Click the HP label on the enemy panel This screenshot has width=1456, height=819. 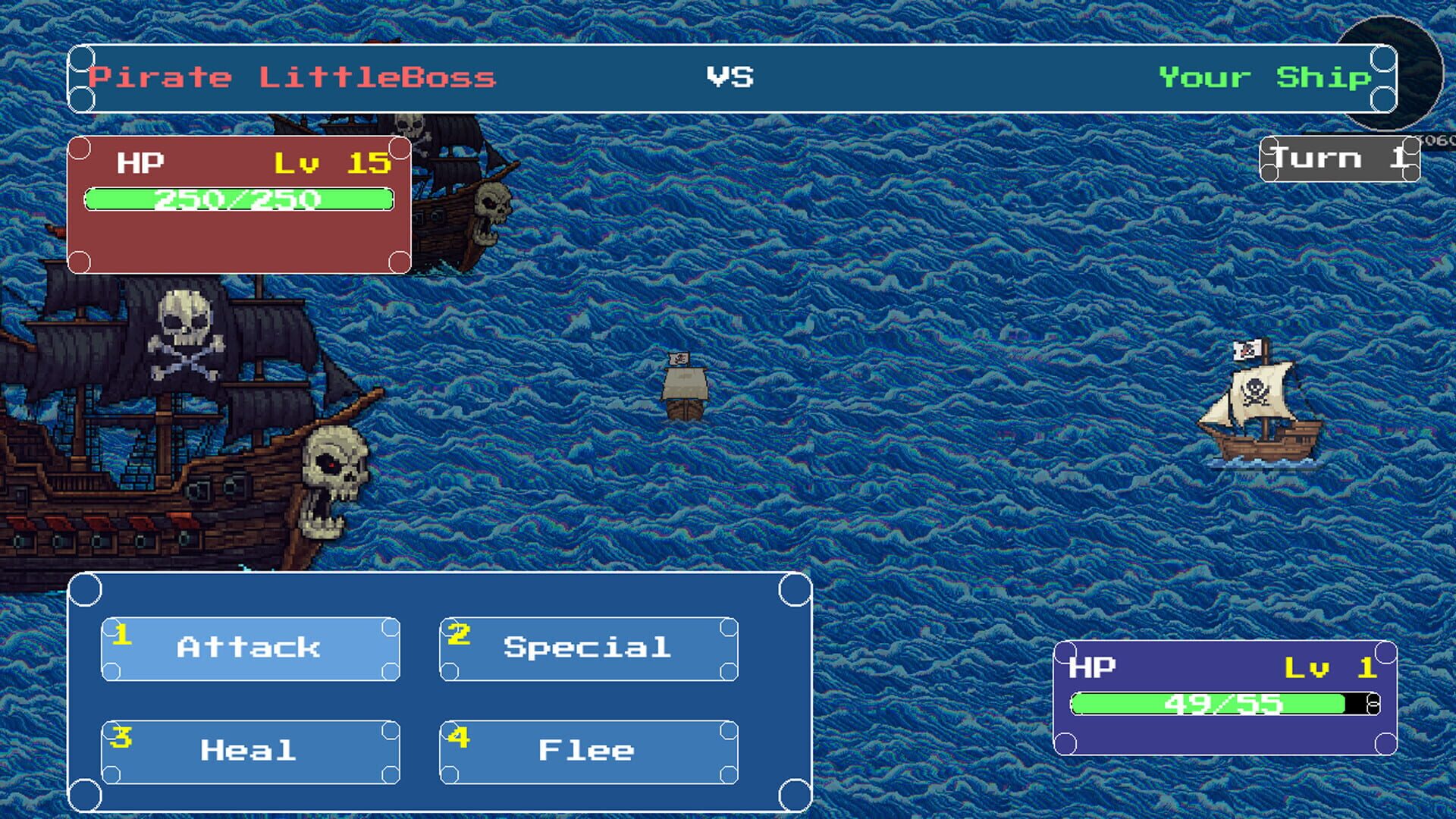[x=140, y=160]
